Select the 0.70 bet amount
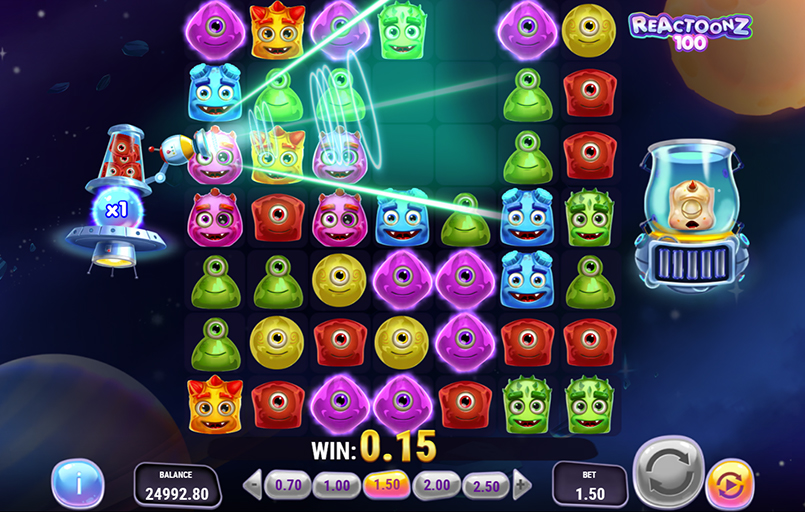Image resolution: width=805 pixels, height=512 pixels. (287, 486)
